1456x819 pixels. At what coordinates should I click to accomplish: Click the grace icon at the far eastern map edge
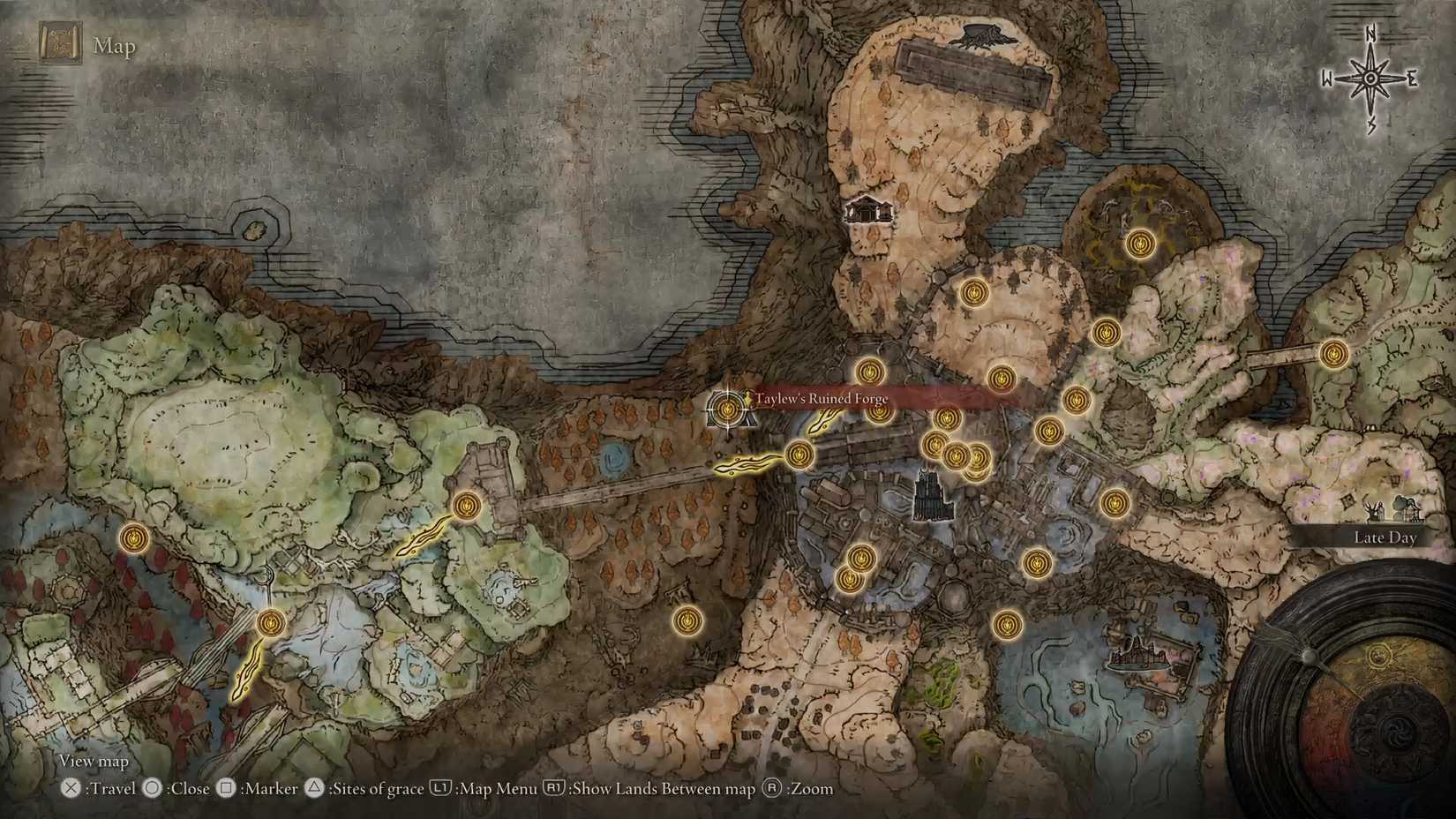(x=1332, y=352)
